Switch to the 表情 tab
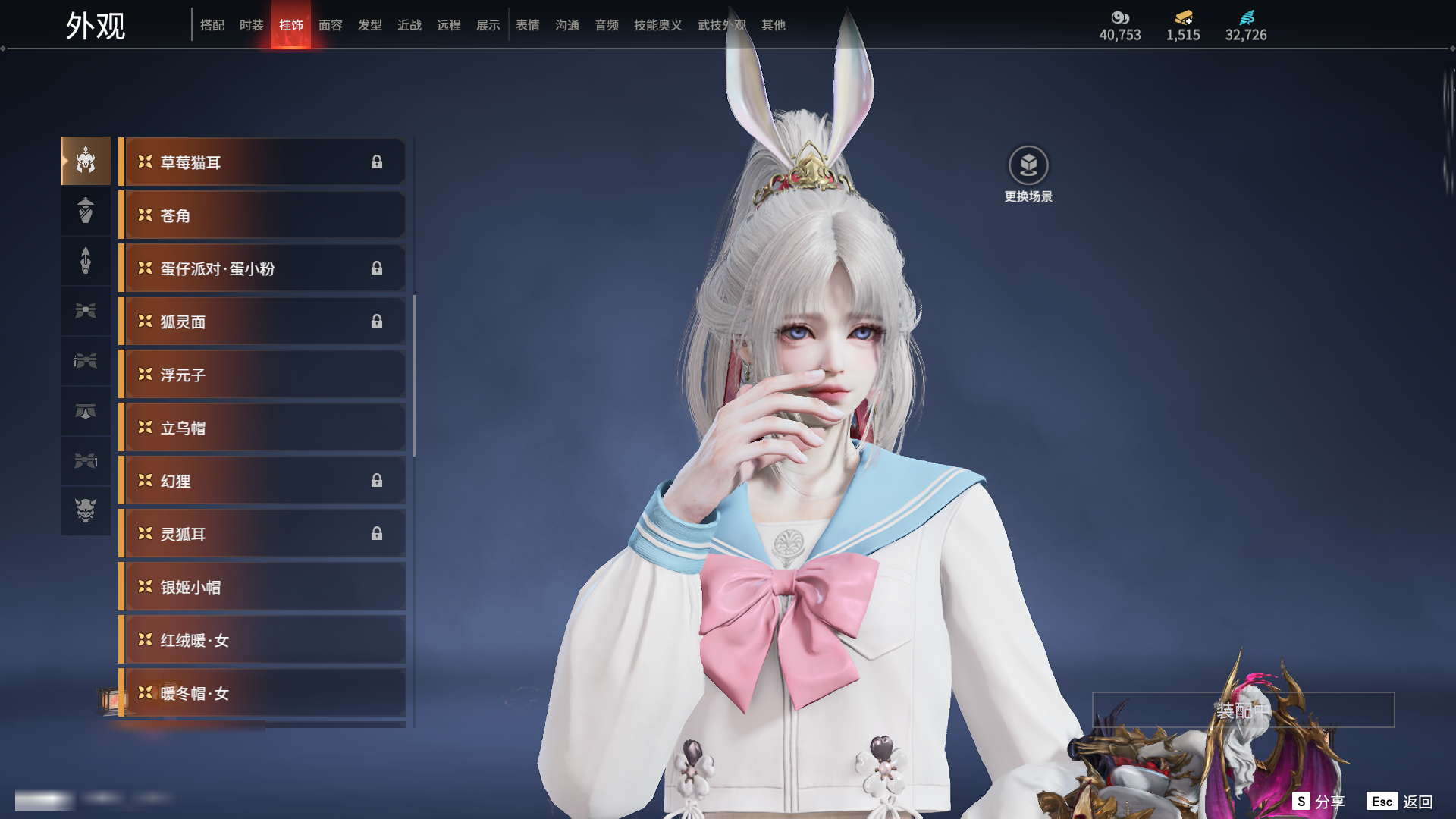The height and width of the screenshot is (819, 1456). (x=528, y=25)
